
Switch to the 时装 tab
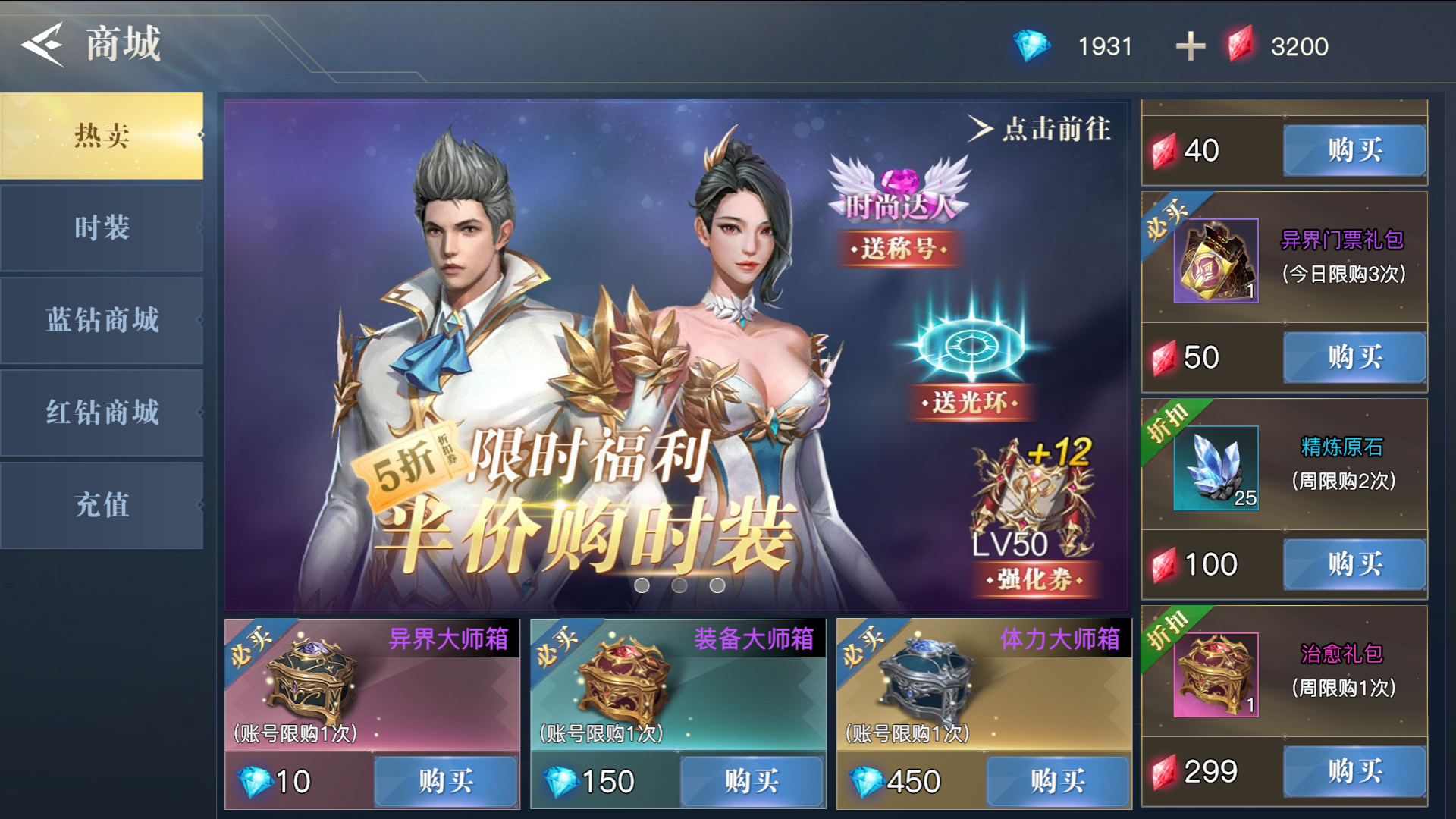coord(101,227)
